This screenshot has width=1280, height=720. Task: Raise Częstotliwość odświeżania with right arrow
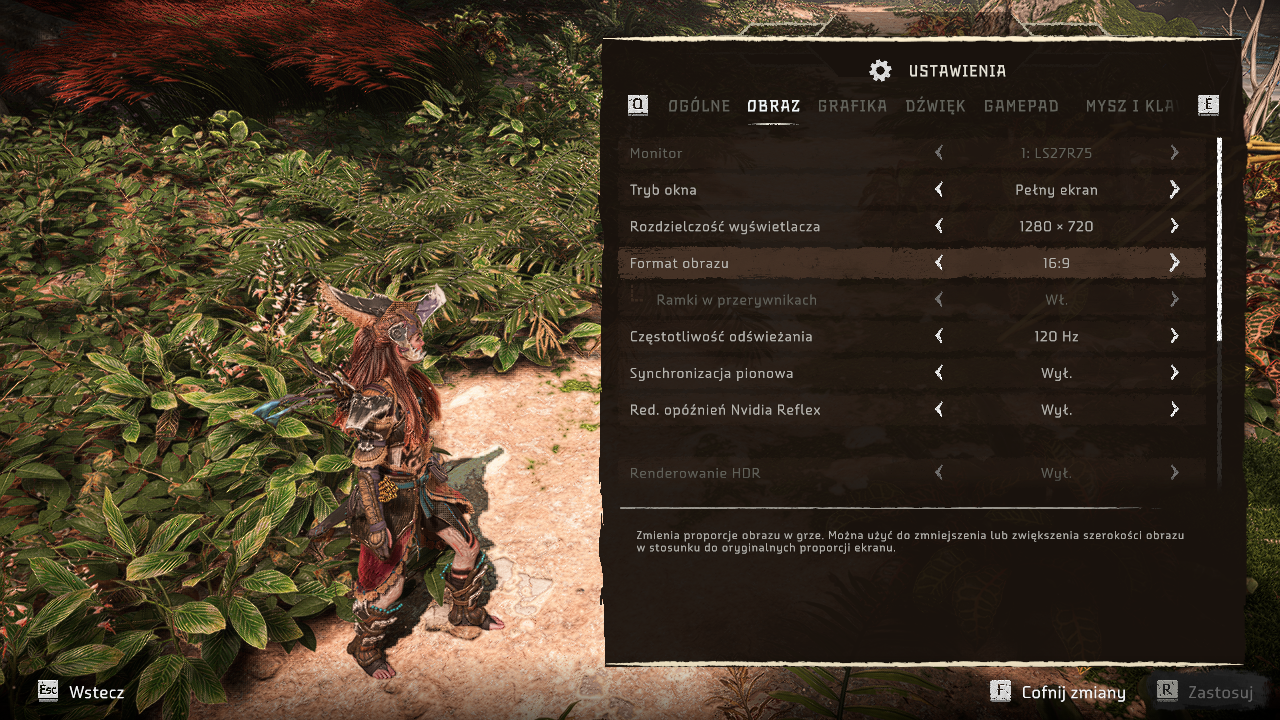(x=1174, y=337)
